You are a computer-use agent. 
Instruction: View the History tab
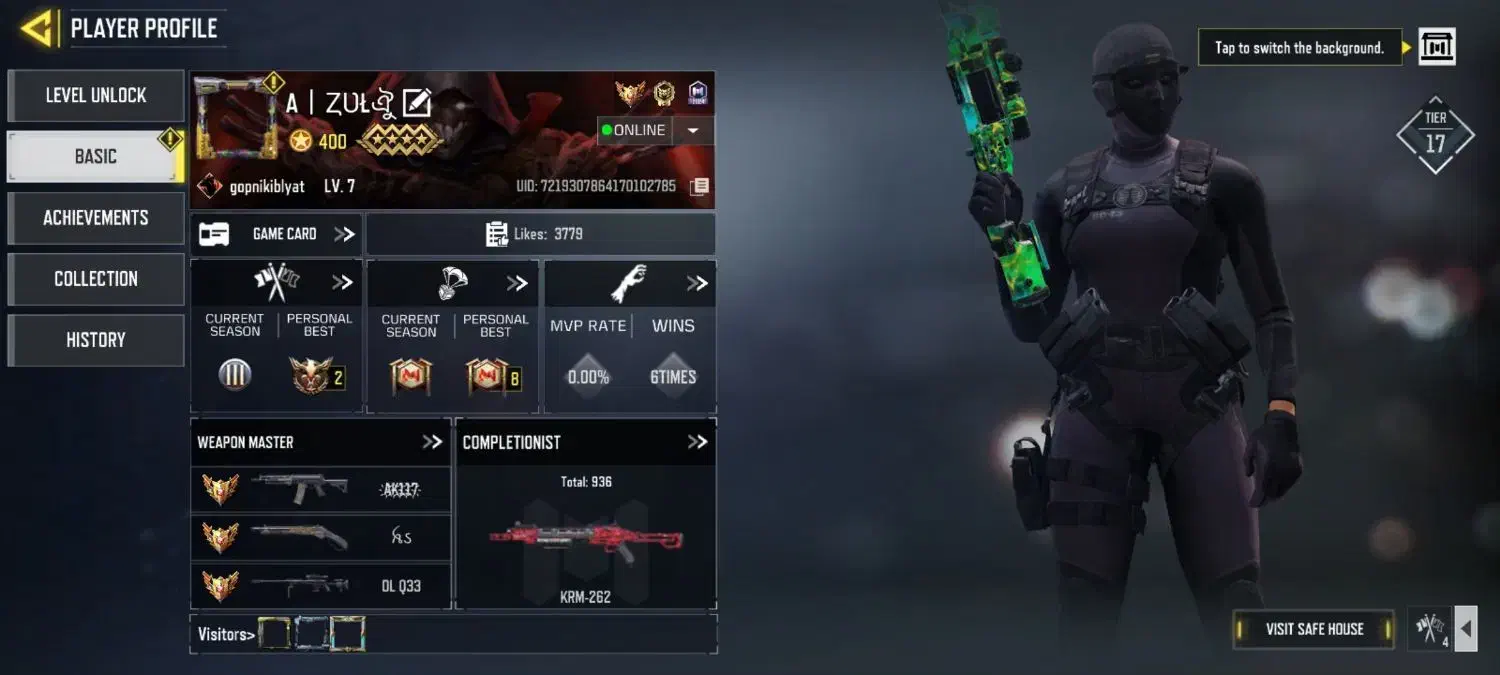96,340
